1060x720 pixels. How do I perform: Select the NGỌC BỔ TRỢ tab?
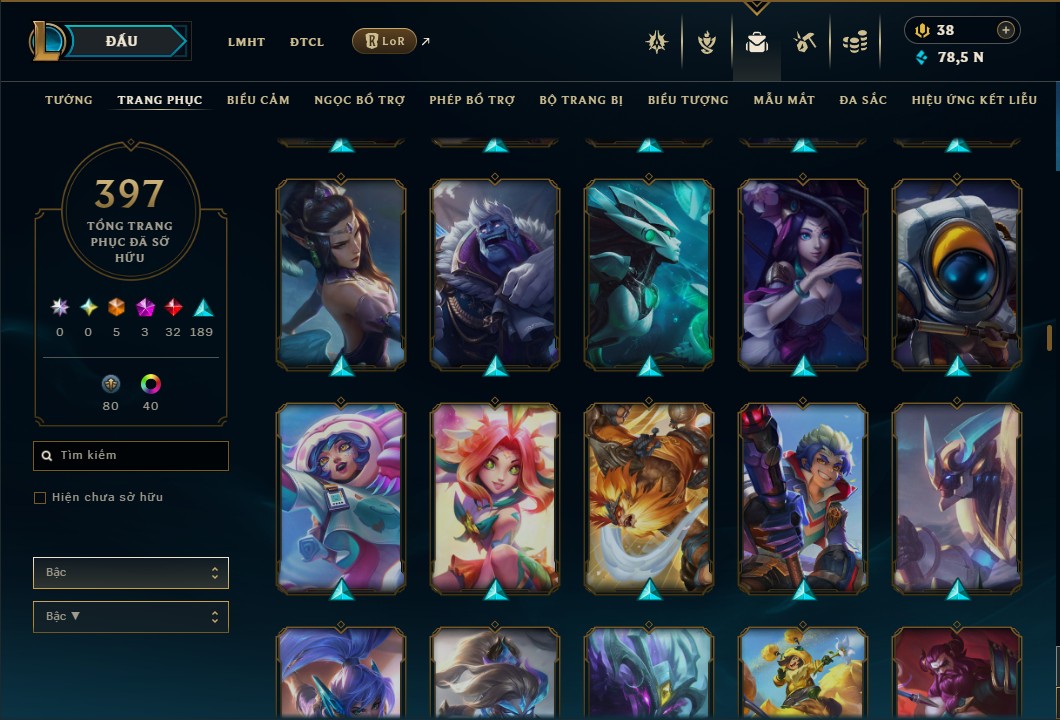[x=359, y=100]
